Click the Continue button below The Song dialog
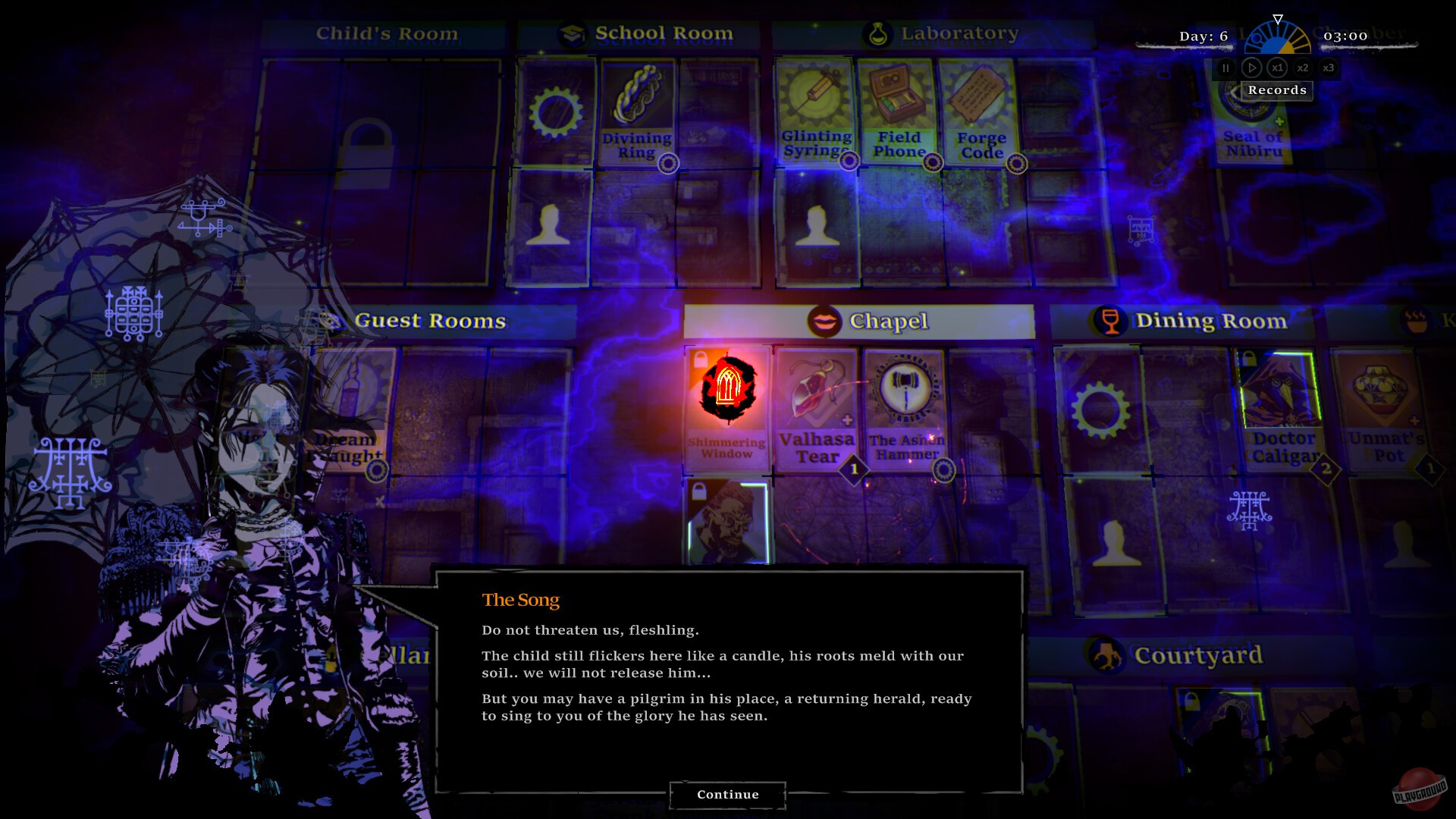1456x819 pixels. 727,794
